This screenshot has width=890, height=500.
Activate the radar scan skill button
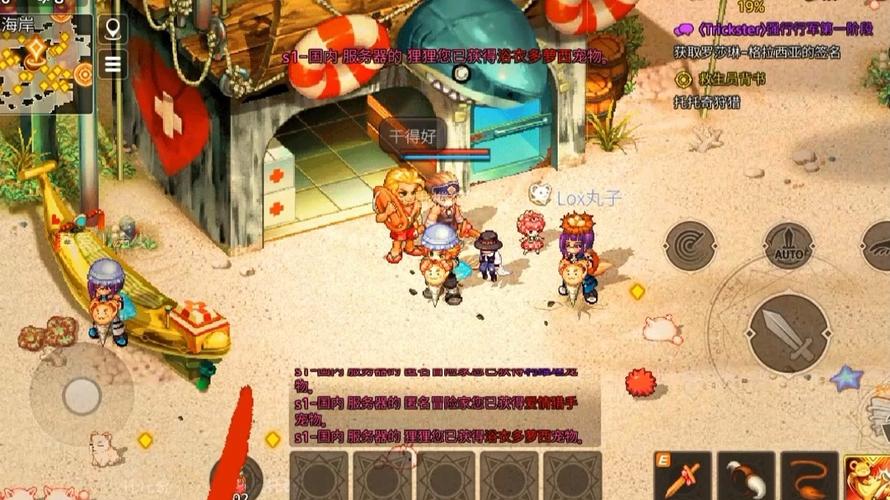point(690,245)
